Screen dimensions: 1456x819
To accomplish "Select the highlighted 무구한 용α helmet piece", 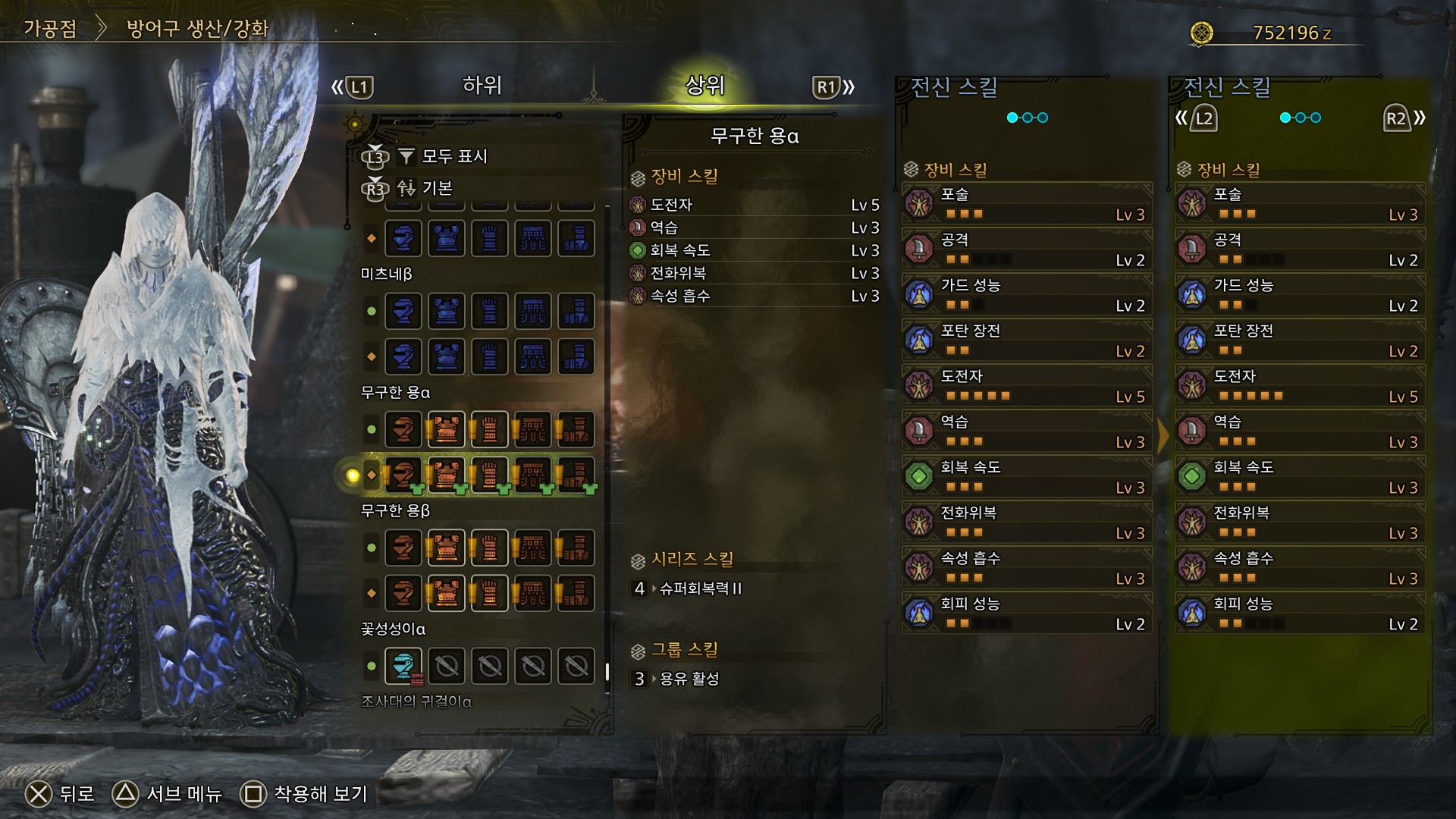I will pos(403,475).
